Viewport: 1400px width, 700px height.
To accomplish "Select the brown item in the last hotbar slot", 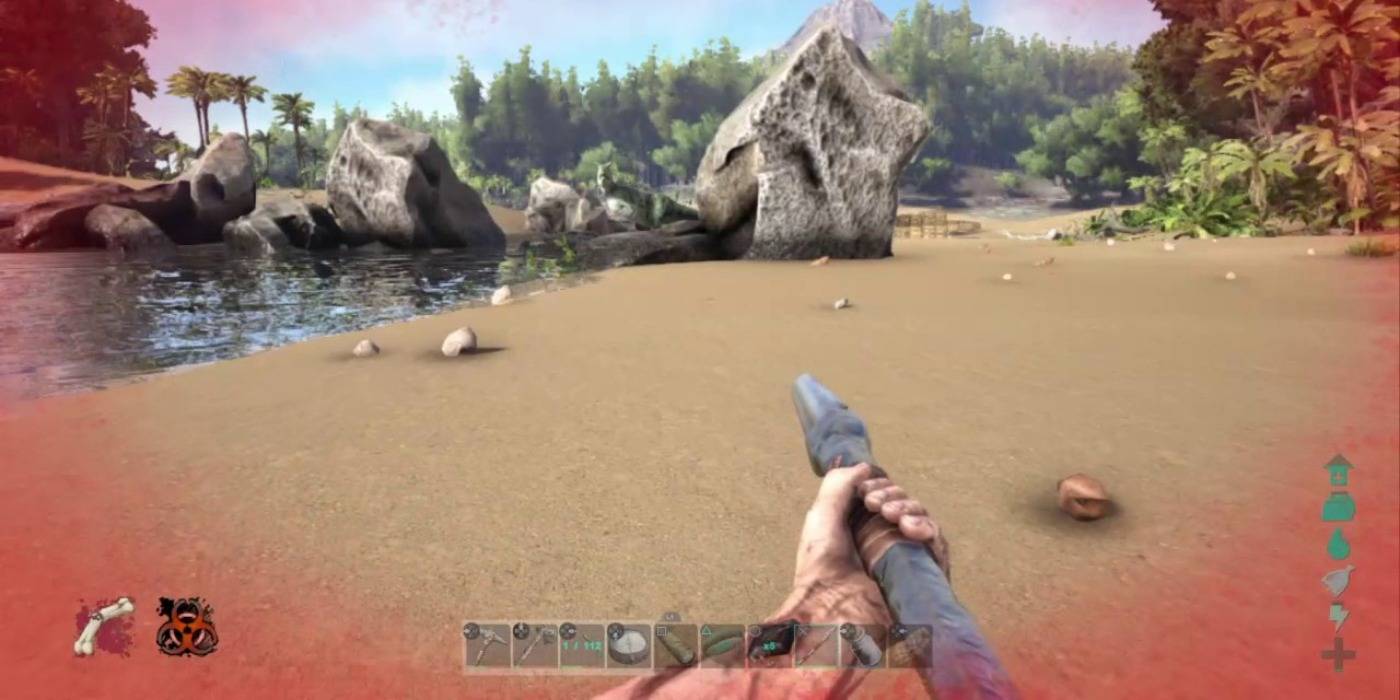I will pos(909,646).
